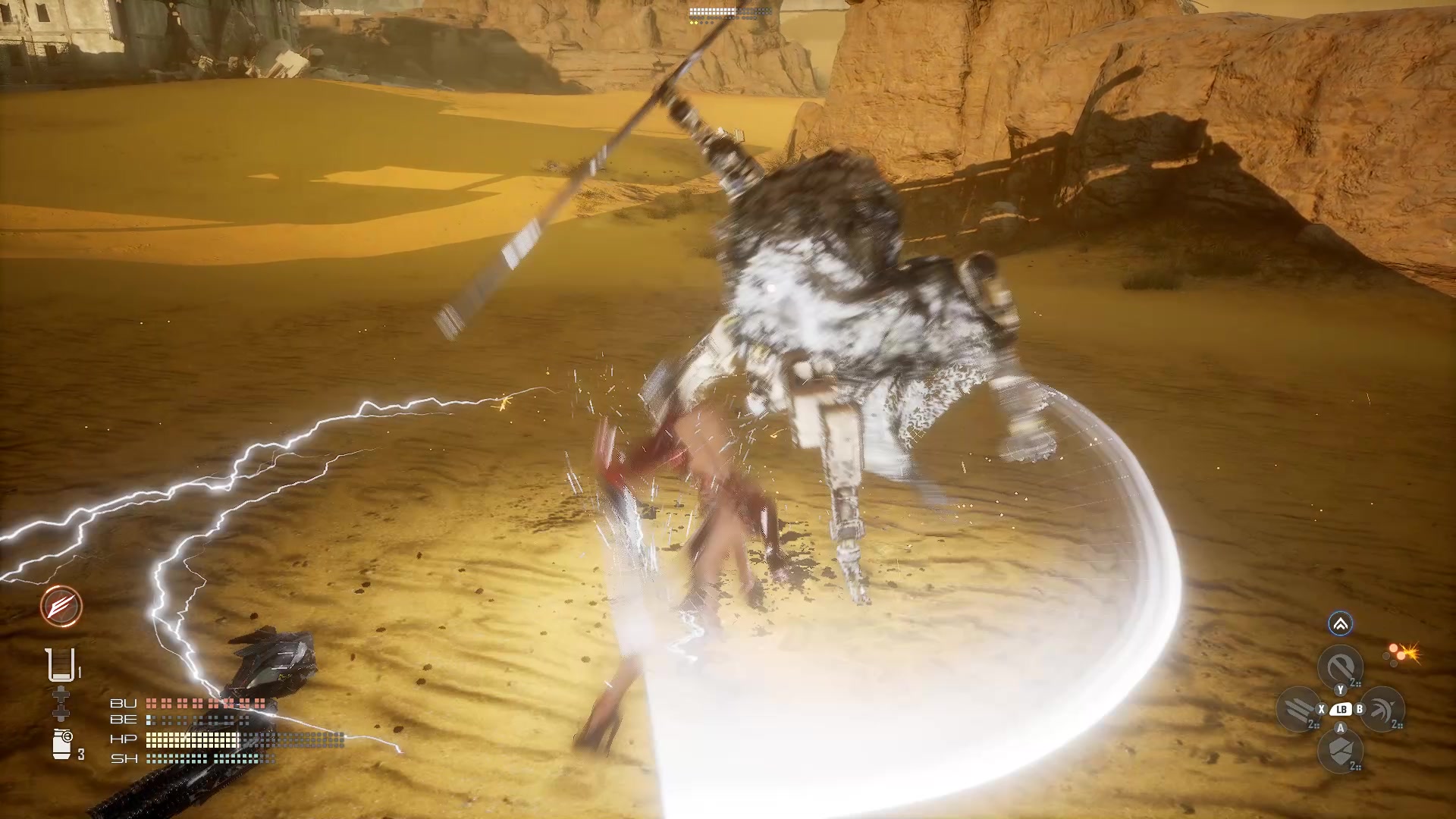Click the circular Y button prompt
1456x819 pixels.
coord(1340,690)
